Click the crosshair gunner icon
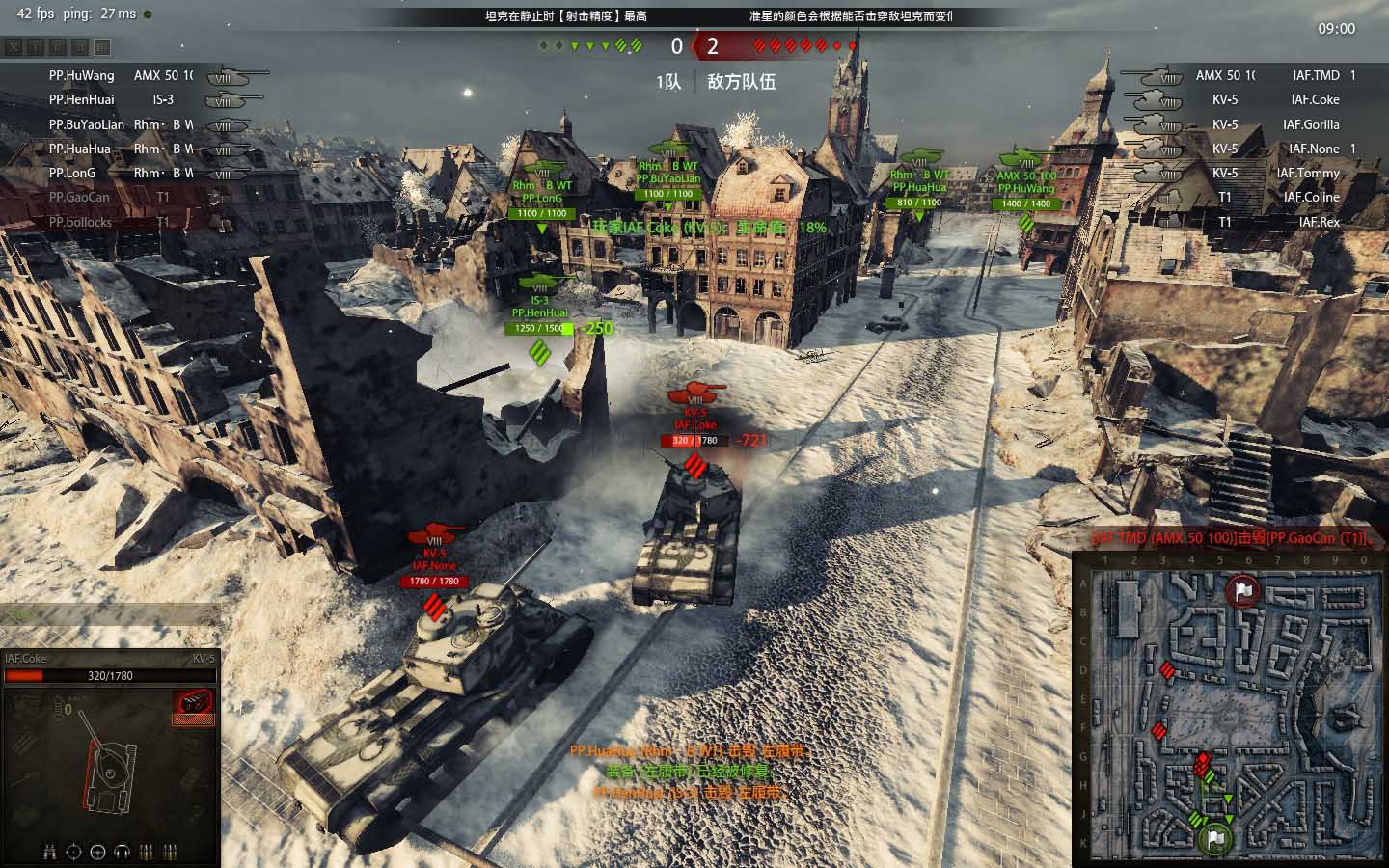This screenshot has height=868, width=1389. coord(73,852)
